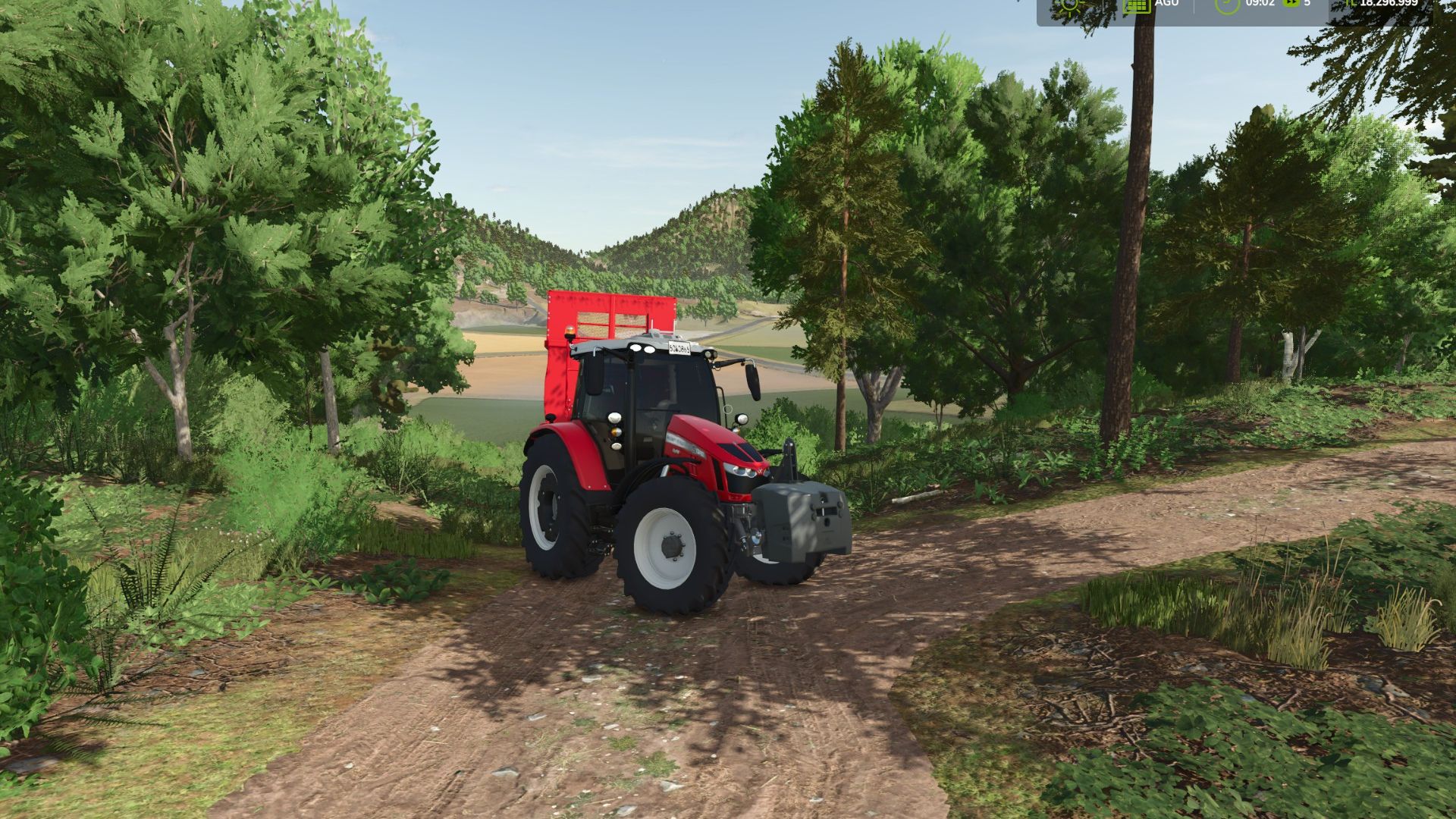Click the license plate on the cab roof
This screenshot has width=1456, height=819.
(678, 347)
